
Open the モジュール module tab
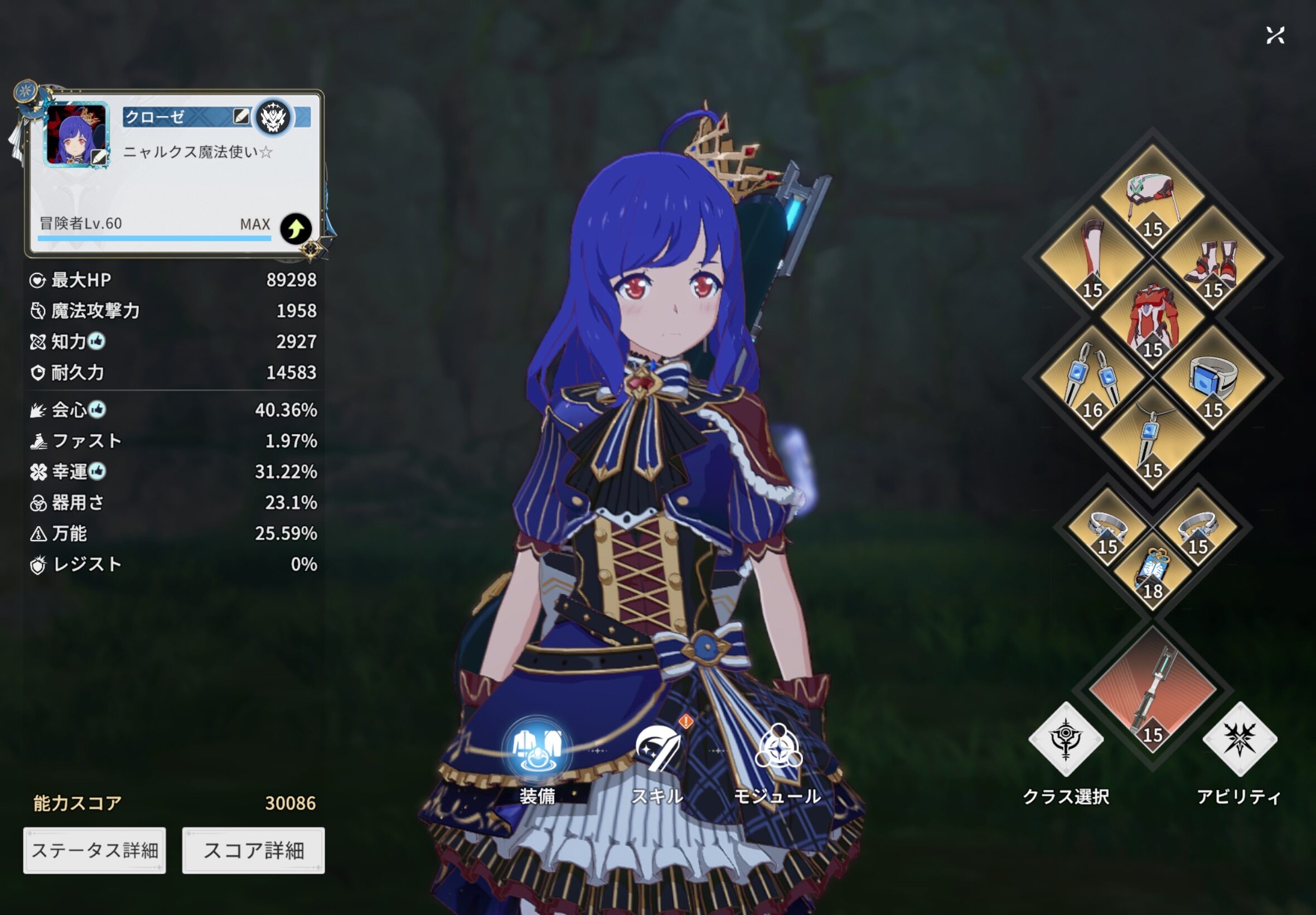pyautogui.click(x=777, y=752)
